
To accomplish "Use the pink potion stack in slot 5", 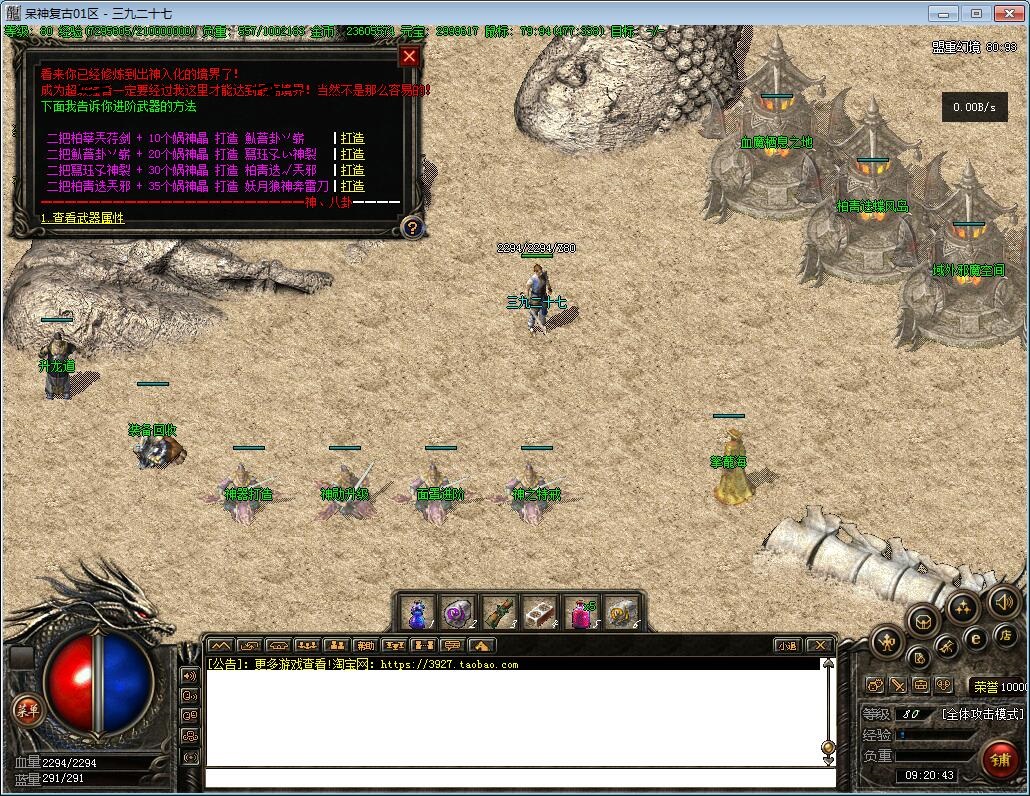I will pos(581,613).
